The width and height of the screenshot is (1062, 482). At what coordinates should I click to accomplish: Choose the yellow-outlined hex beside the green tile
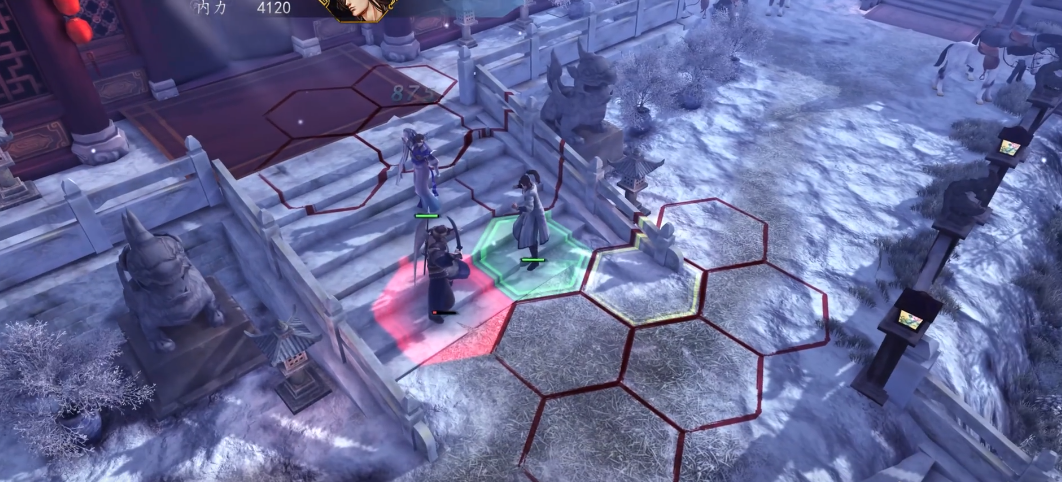tap(641, 284)
